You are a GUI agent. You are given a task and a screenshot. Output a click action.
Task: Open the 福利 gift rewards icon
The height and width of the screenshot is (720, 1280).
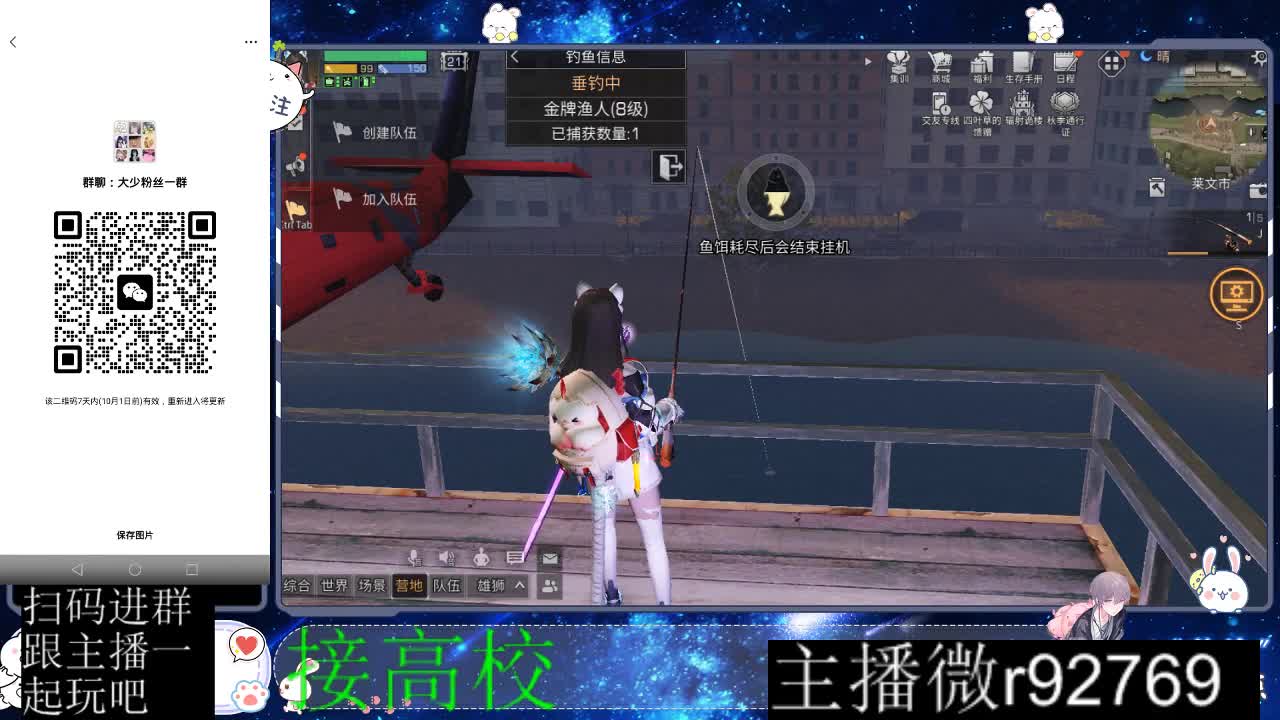pyautogui.click(x=982, y=62)
